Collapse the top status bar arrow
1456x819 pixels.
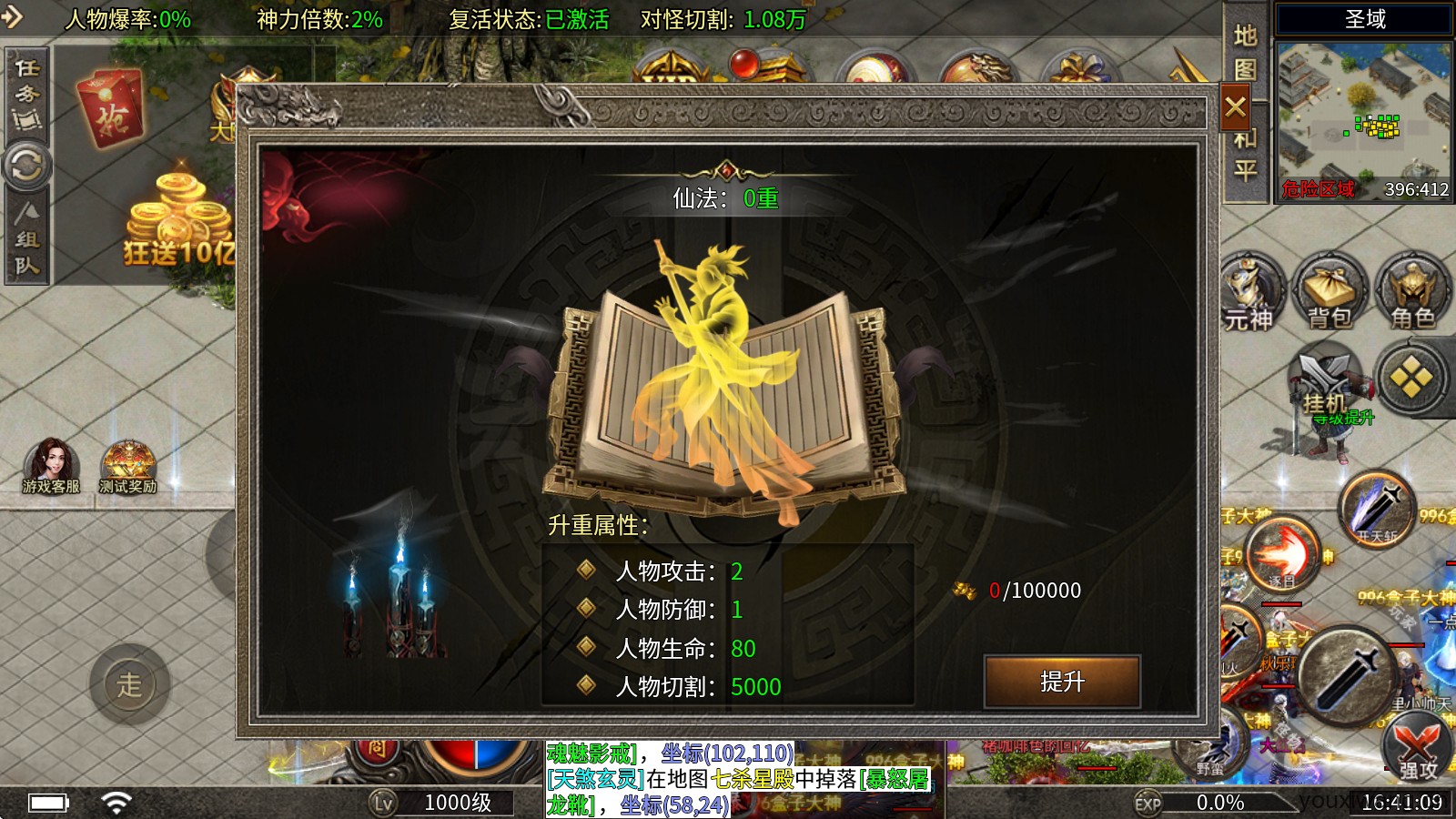[11, 15]
